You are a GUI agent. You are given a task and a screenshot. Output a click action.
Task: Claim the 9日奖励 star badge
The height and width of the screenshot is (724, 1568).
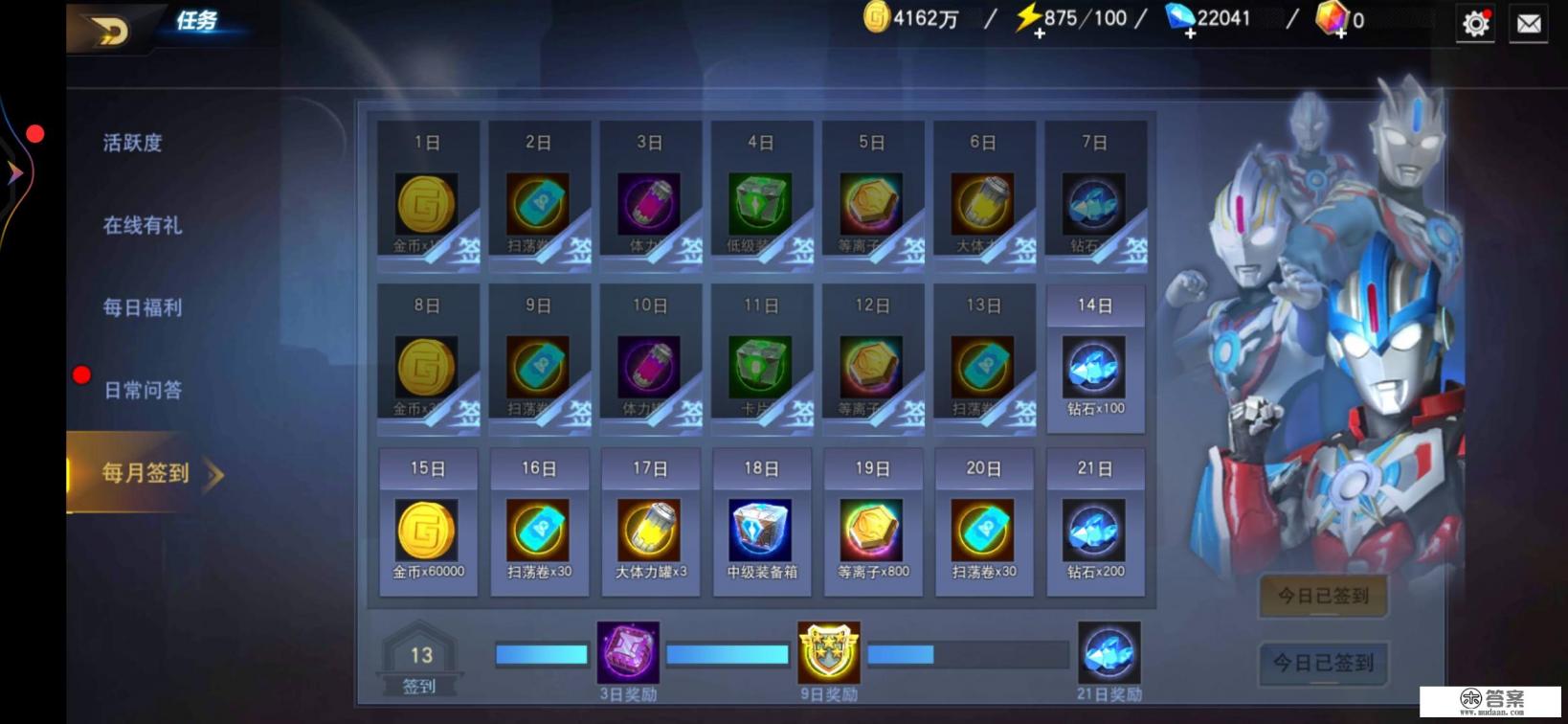click(829, 653)
